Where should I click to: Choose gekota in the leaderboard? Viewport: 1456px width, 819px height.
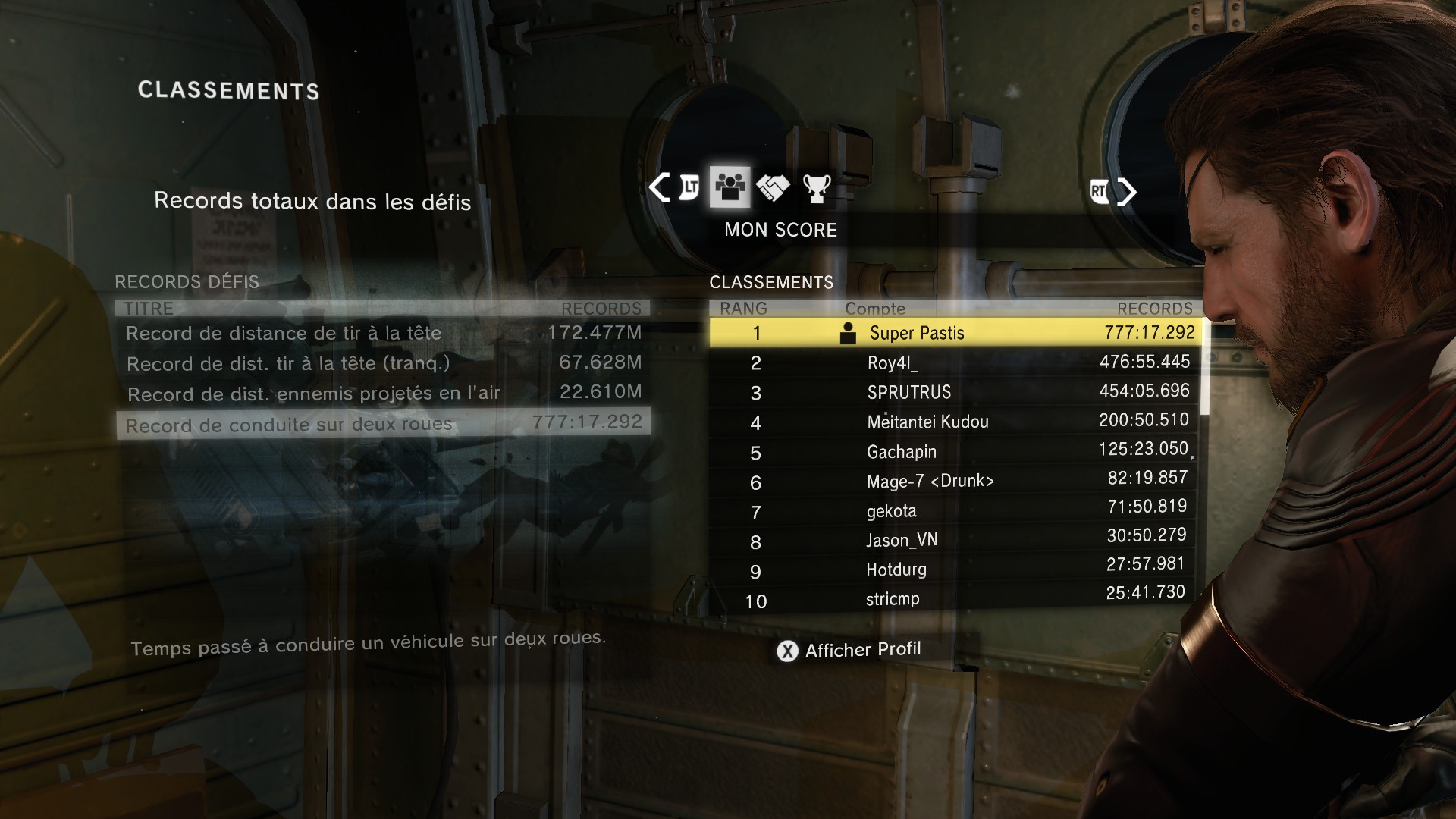point(955,511)
